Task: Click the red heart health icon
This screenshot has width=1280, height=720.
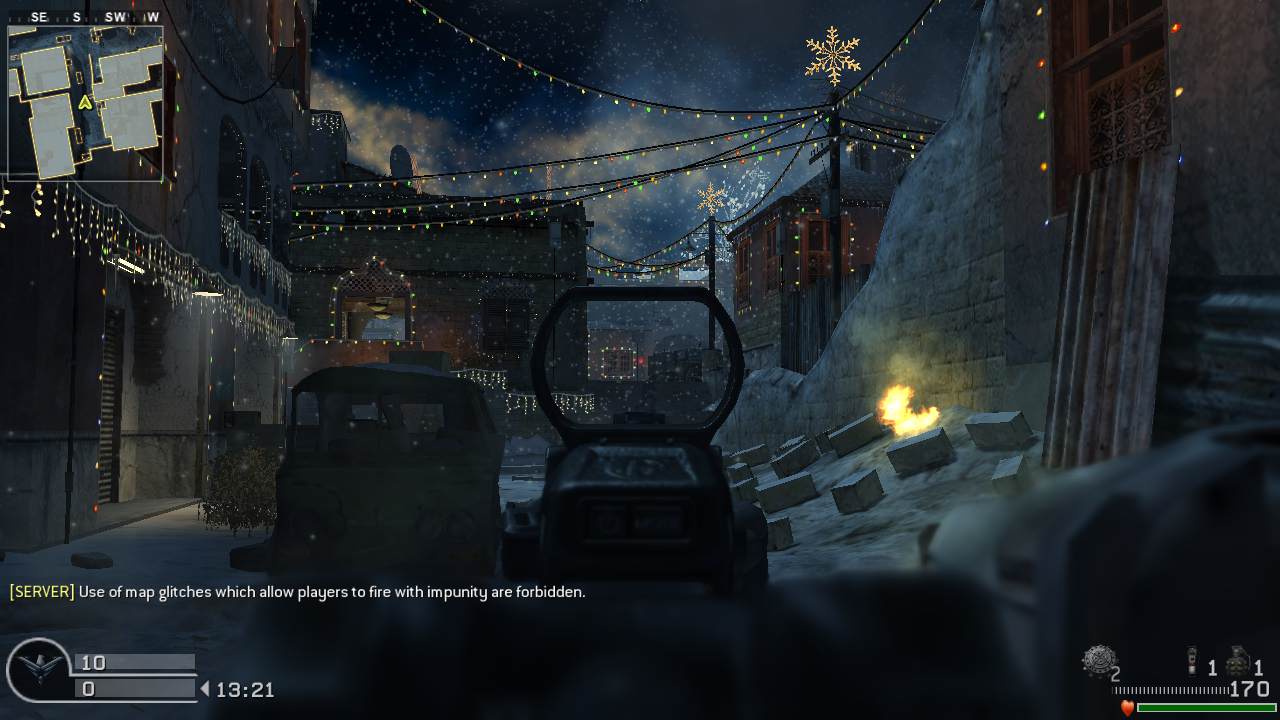Action: pyautogui.click(x=1127, y=708)
